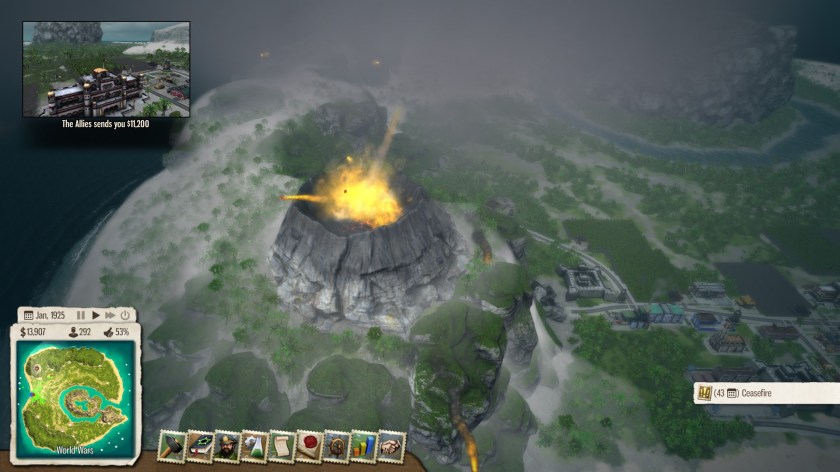
Task: Open the map overlays icon
Action: (x=254, y=446)
